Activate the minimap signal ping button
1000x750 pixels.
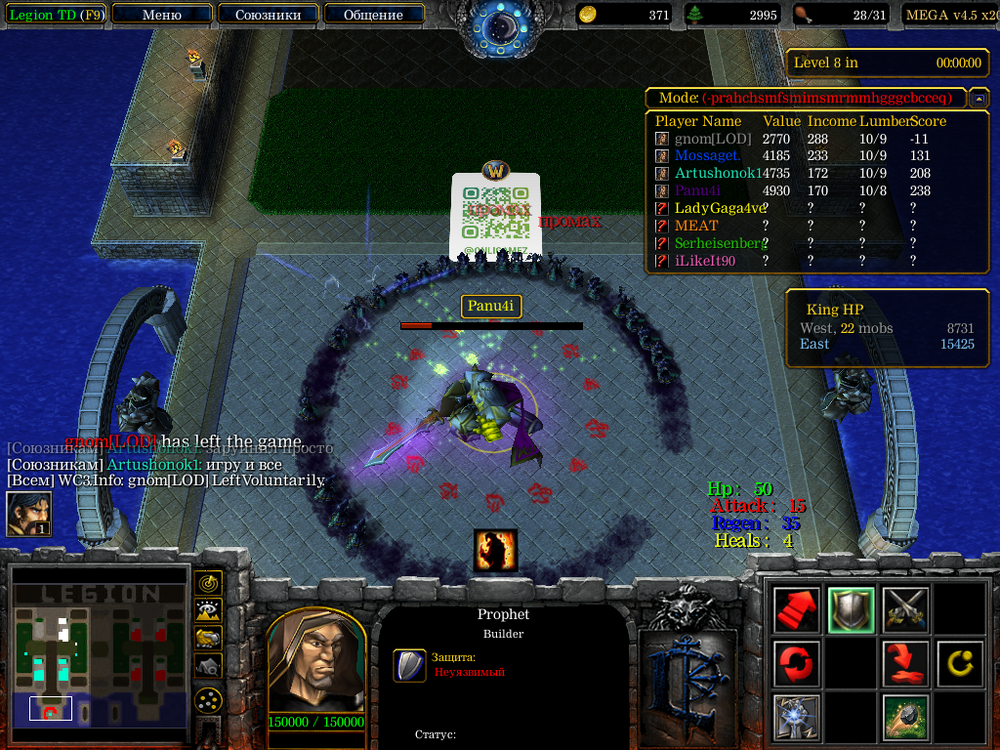(208, 582)
